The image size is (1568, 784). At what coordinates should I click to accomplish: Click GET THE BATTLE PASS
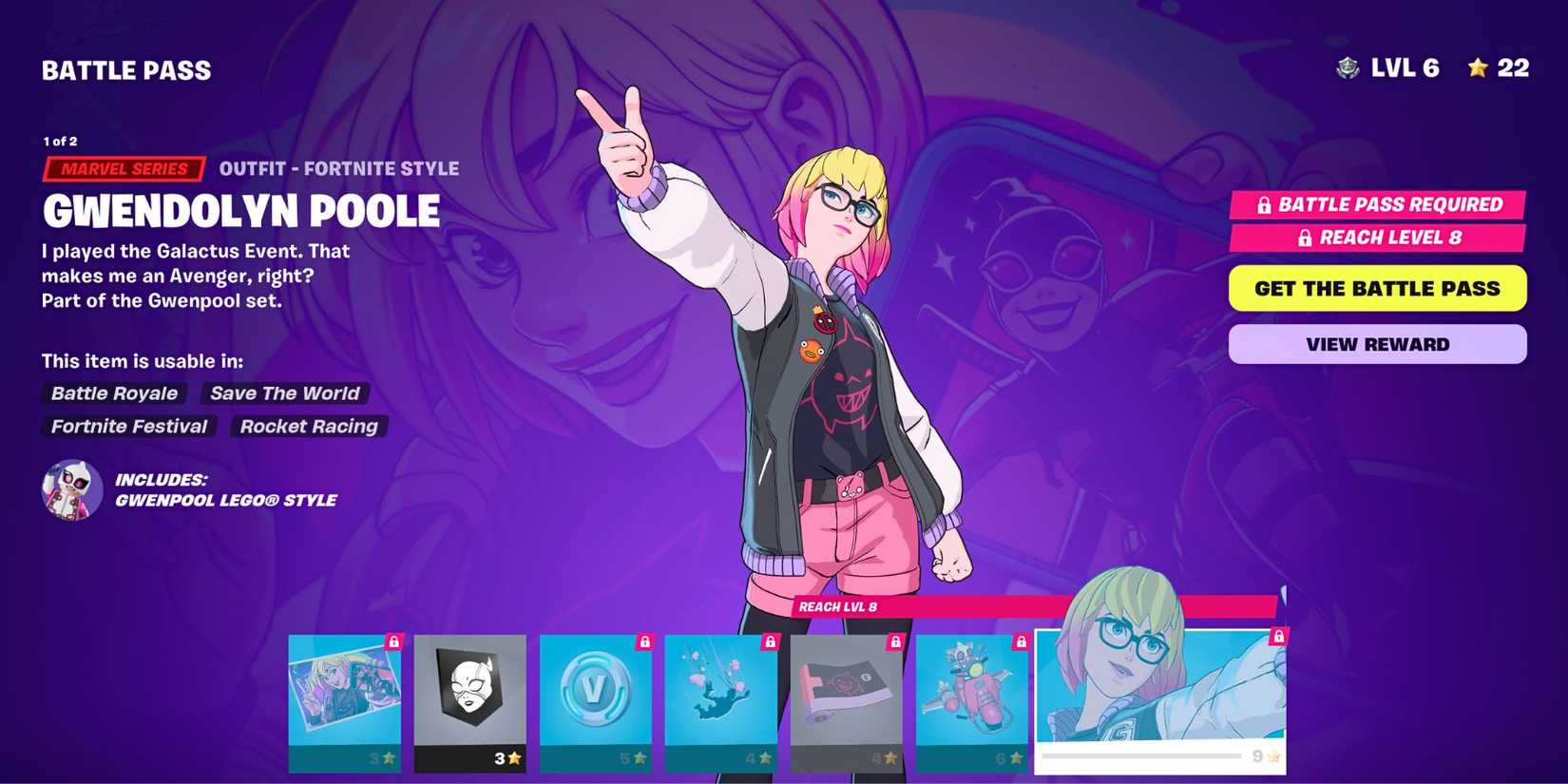[1376, 288]
